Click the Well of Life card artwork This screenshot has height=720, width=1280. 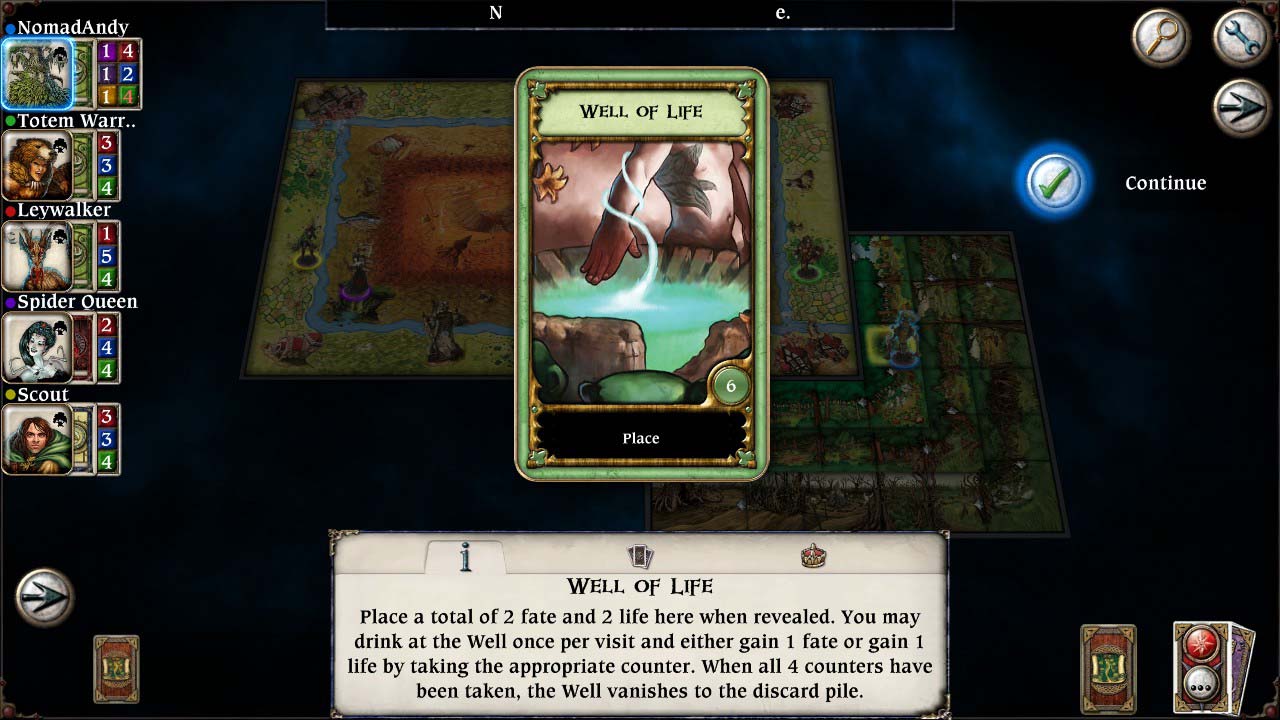pyautogui.click(x=640, y=270)
